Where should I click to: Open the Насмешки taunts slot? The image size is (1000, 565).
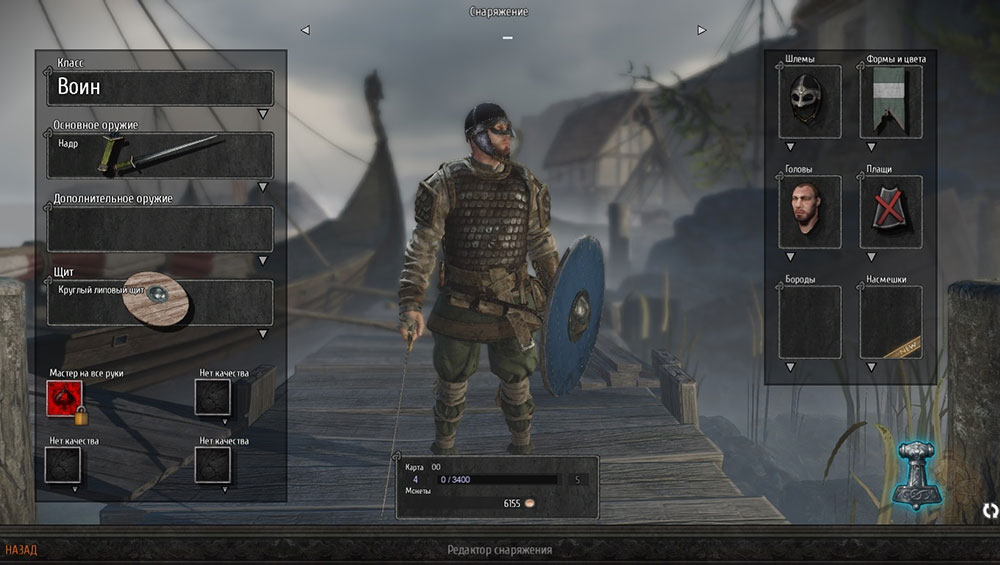890,322
